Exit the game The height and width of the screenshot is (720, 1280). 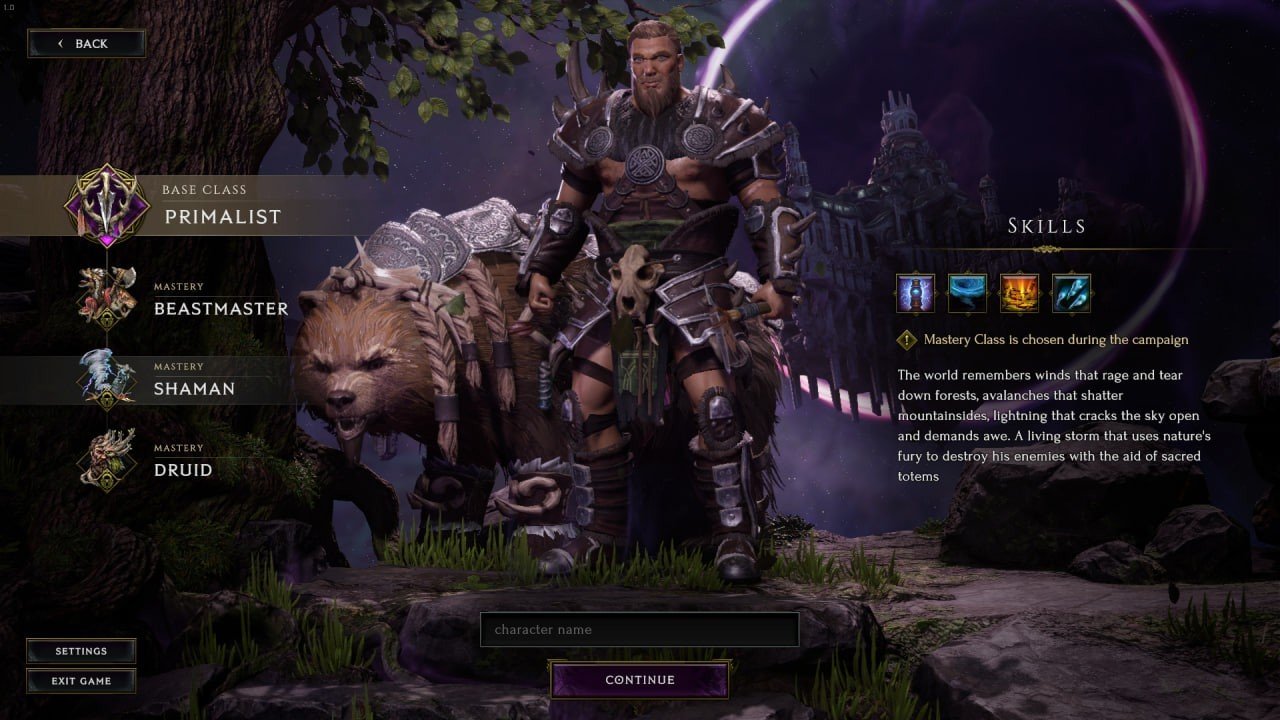click(x=81, y=681)
